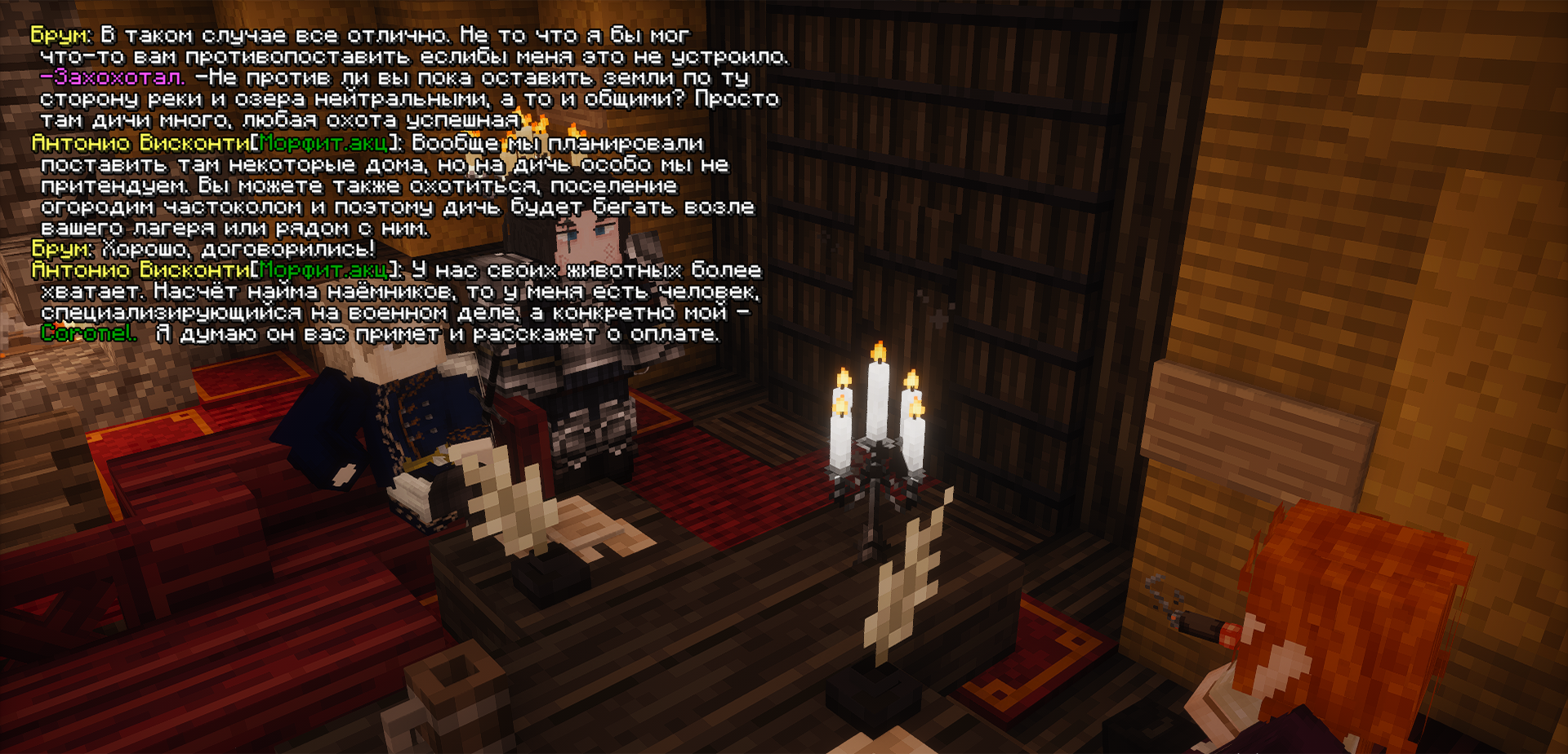Click the green Coronel name in chat
The width and height of the screenshot is (1568, 754).
pos(88,333)
